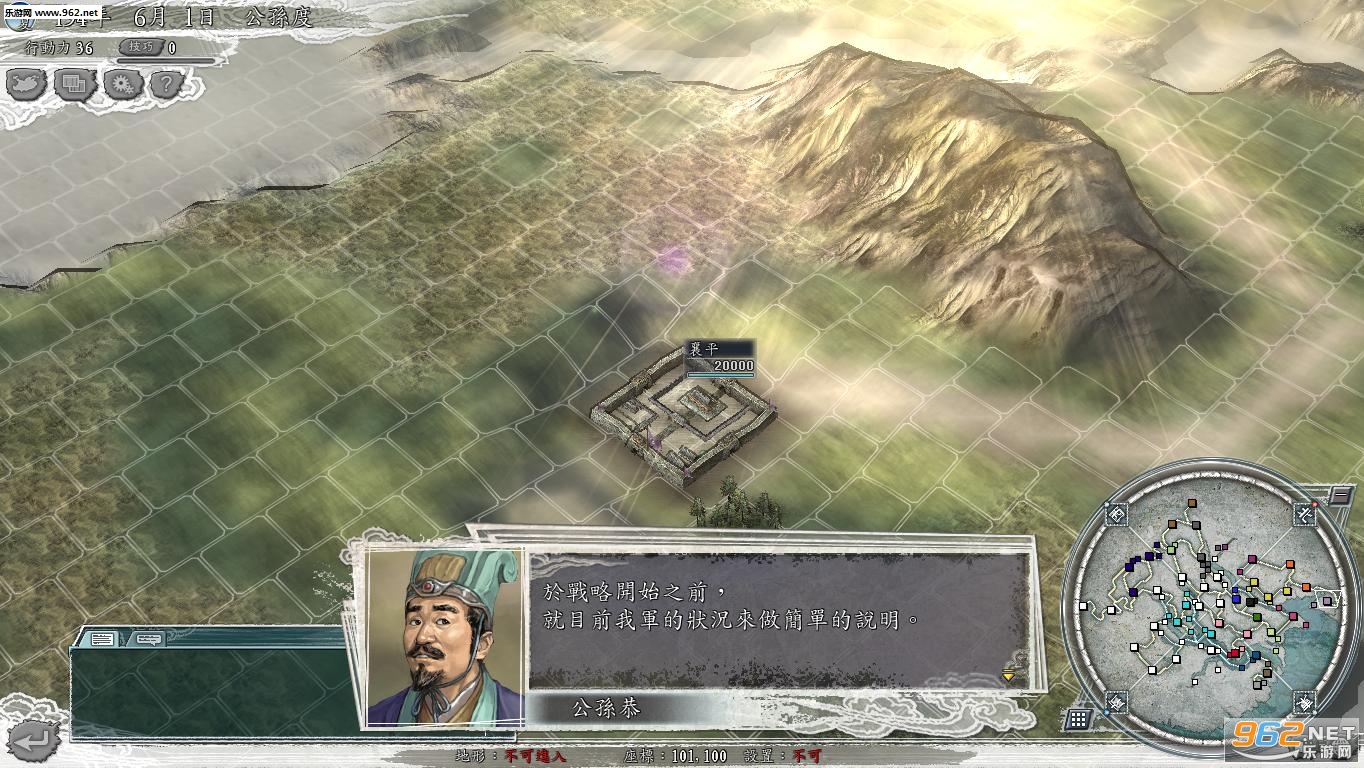This screenshot has width=1364, height=768.
Task: Open the grid icon beside the minimap
Action: (x=1079, y=721)
